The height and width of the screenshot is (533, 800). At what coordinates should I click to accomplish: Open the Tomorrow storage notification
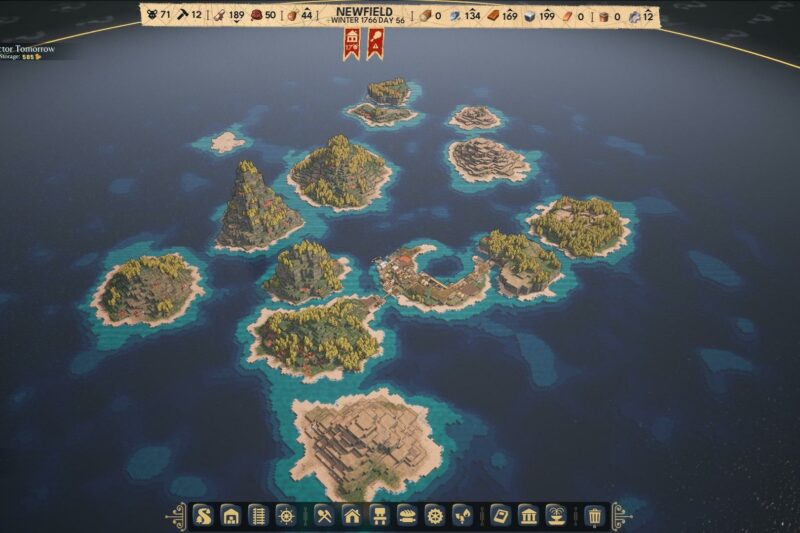click(x=28, y=51)
